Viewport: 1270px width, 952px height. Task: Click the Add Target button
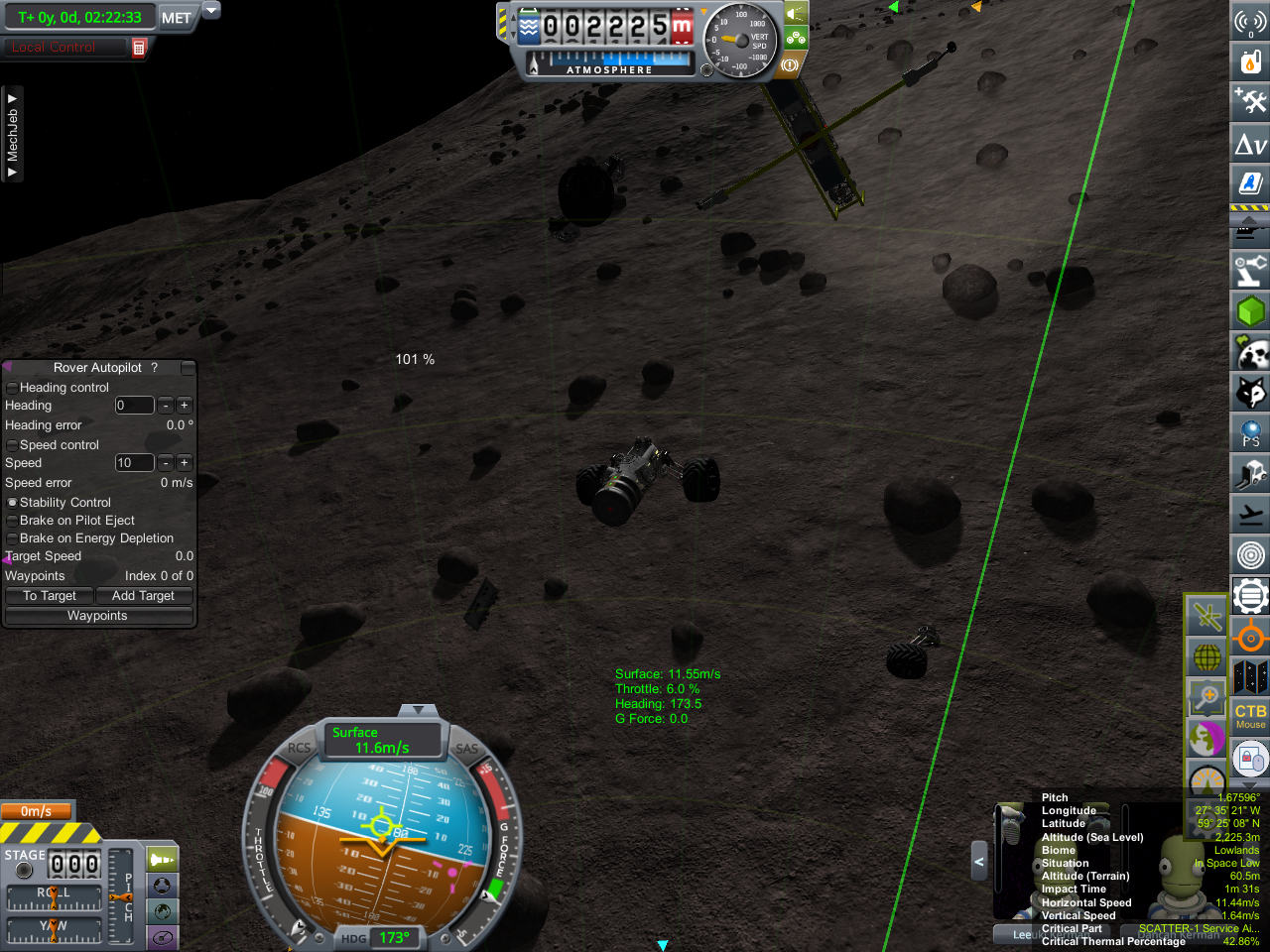tap(143, 596)
